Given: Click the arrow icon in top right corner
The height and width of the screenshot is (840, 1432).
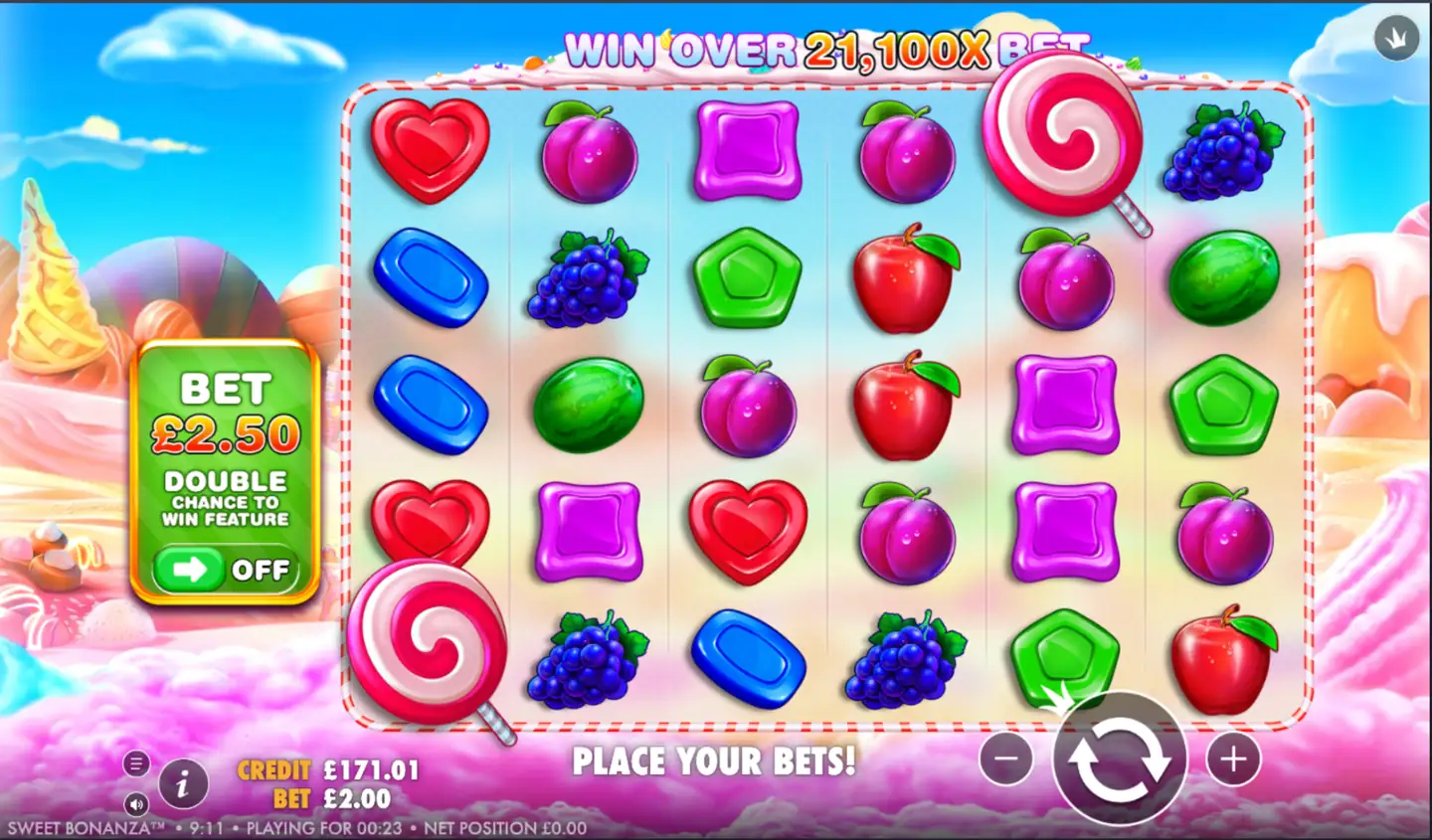Looking at the screenshot, I should click(x=1395, y=38).
